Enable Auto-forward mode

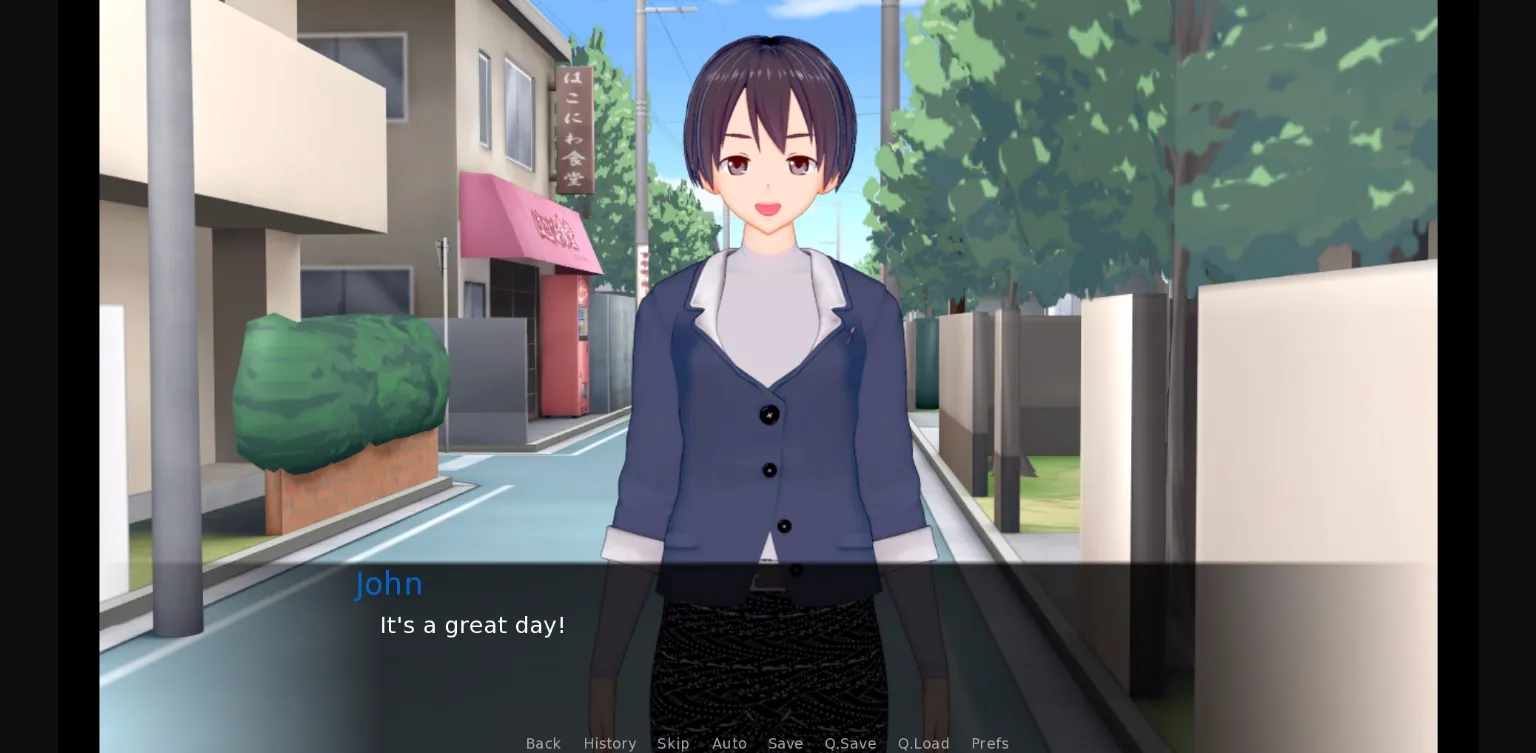[x=730, y=743]
